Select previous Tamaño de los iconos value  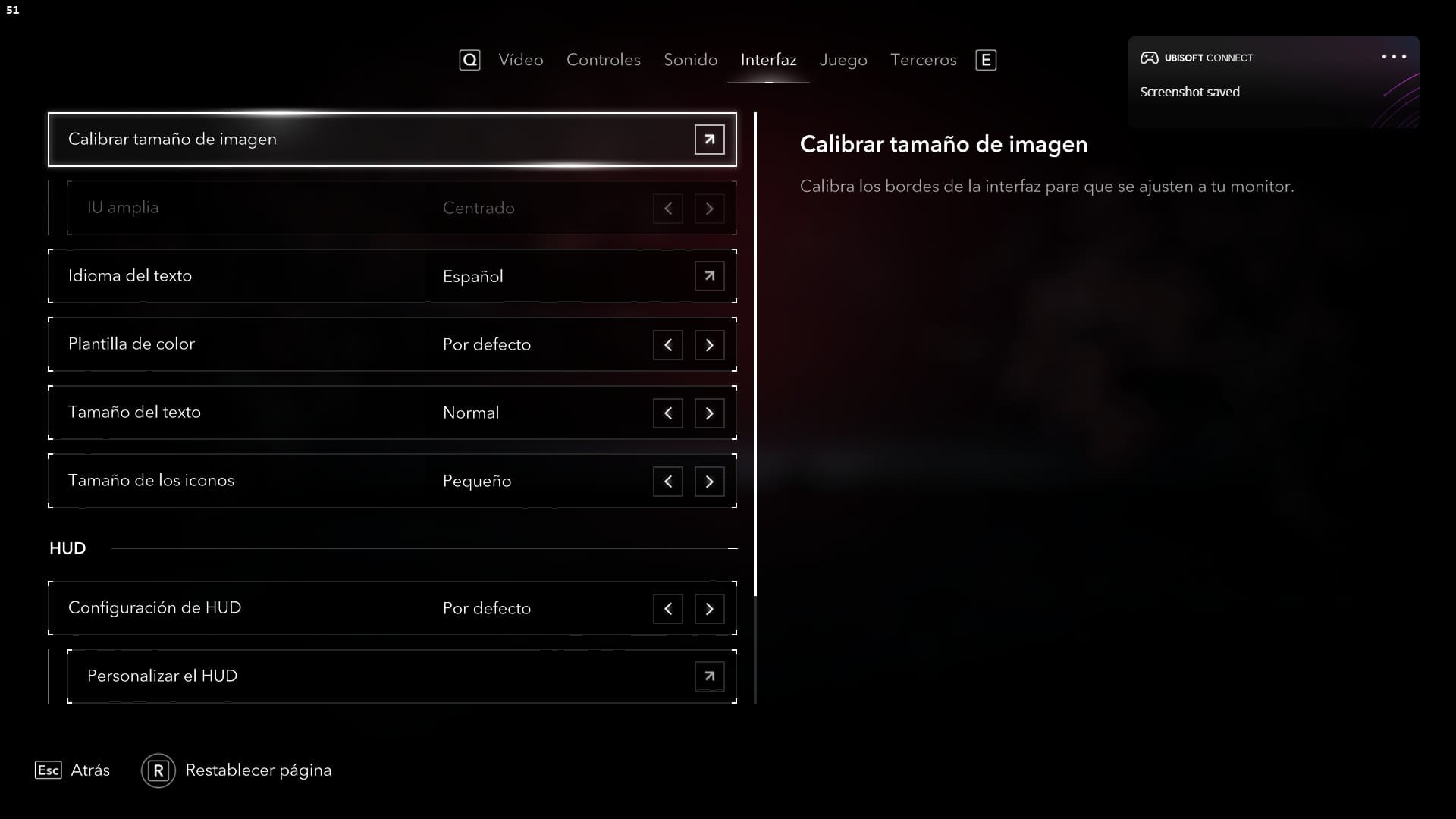(x=667, y=482)
